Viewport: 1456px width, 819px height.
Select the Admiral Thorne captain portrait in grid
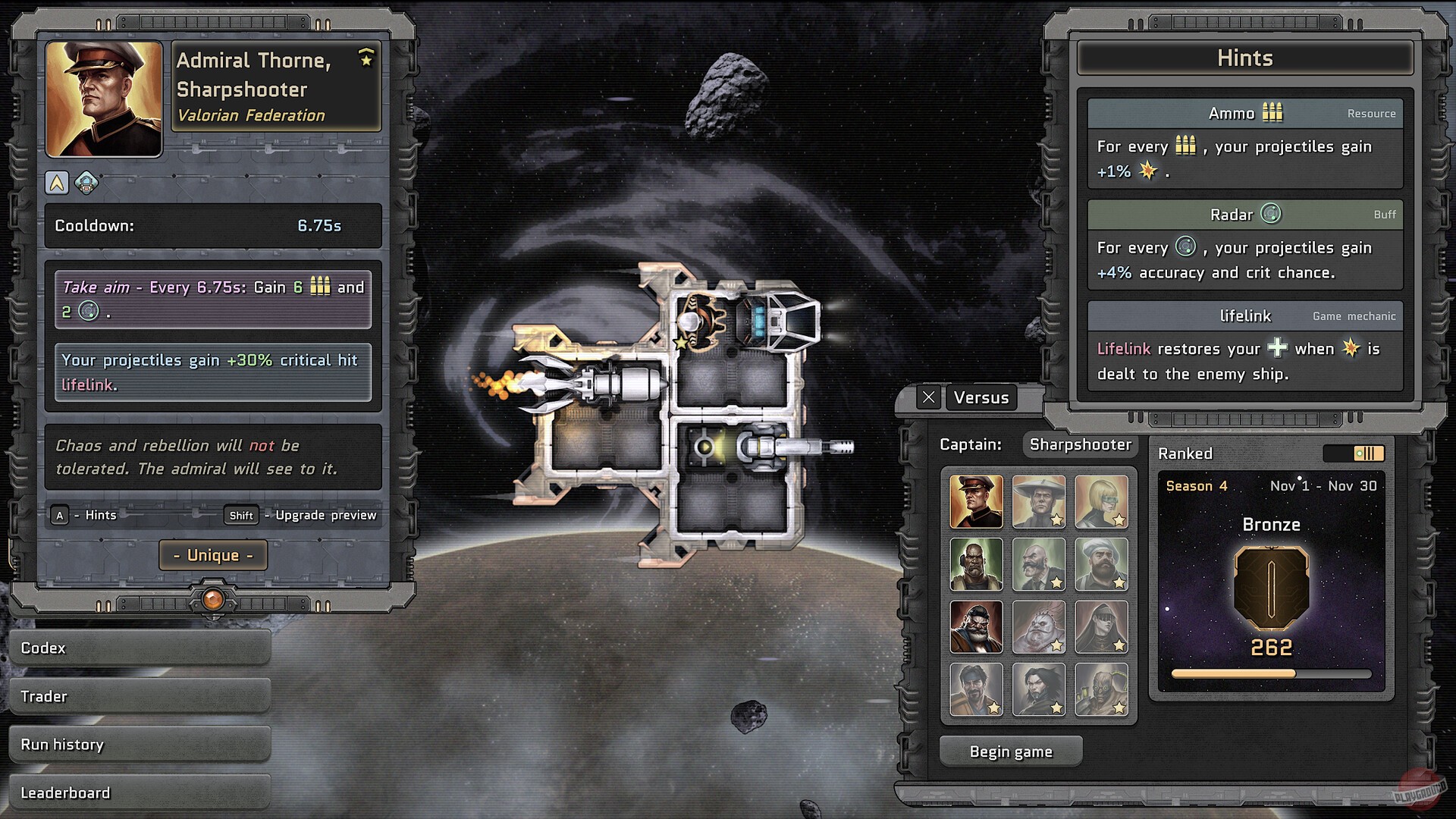[976, 502]
